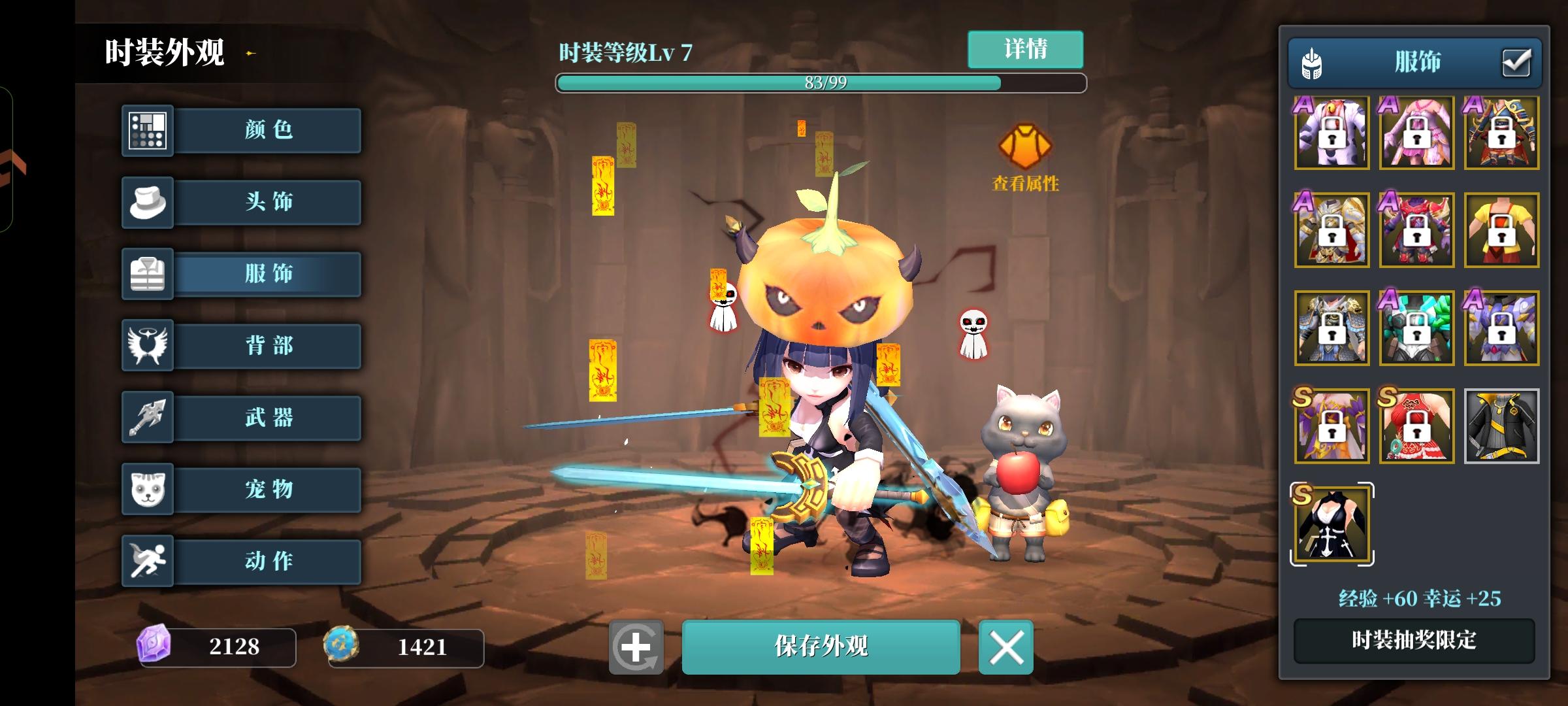Select the 武器 (weapon) axe icon
Image resolution: width=1568 pixels, height=706 pixels.
pyautogui.click(x=148, y=418)
